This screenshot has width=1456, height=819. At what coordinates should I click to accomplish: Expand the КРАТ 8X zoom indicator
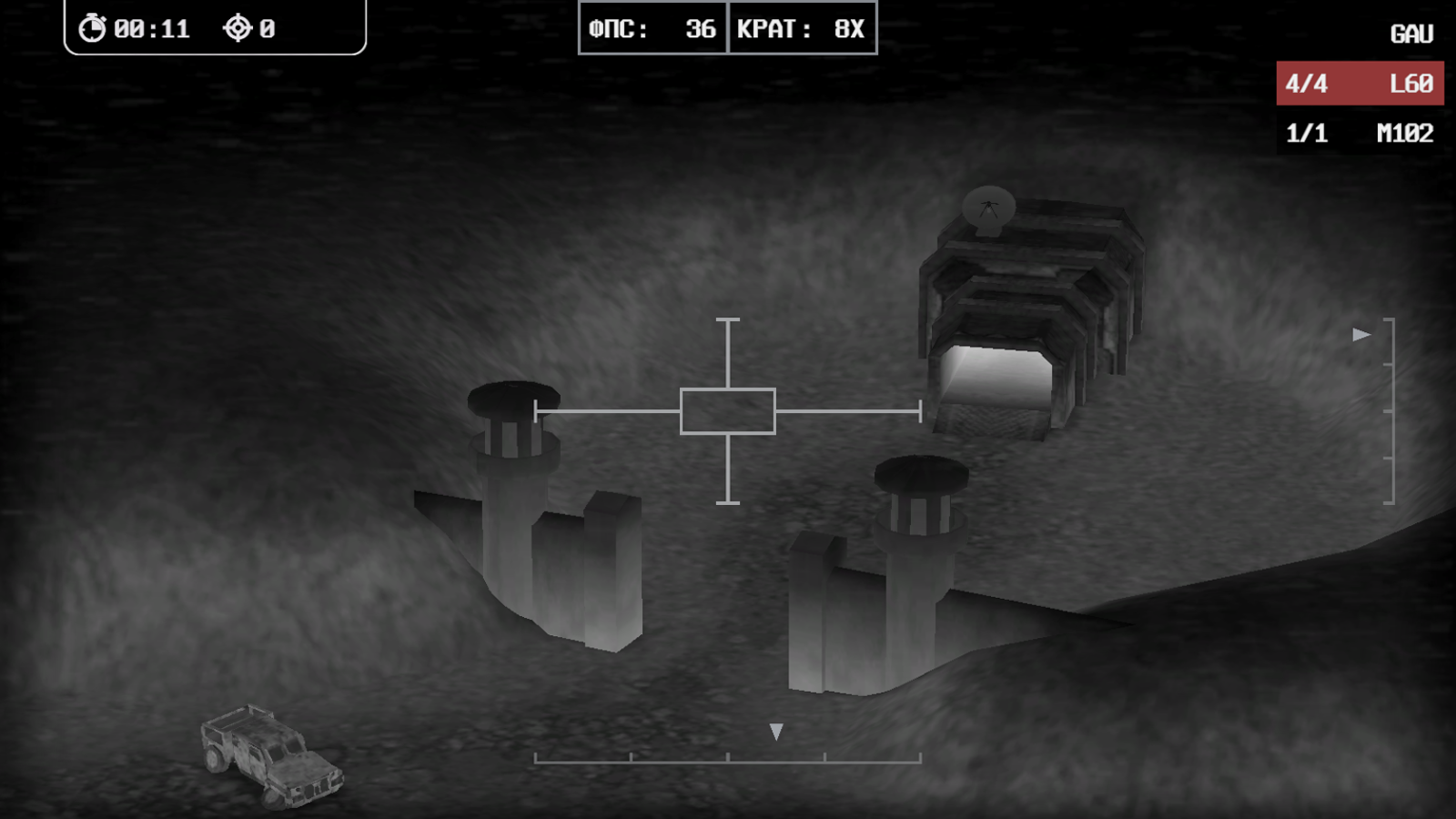tap(803, 28)
